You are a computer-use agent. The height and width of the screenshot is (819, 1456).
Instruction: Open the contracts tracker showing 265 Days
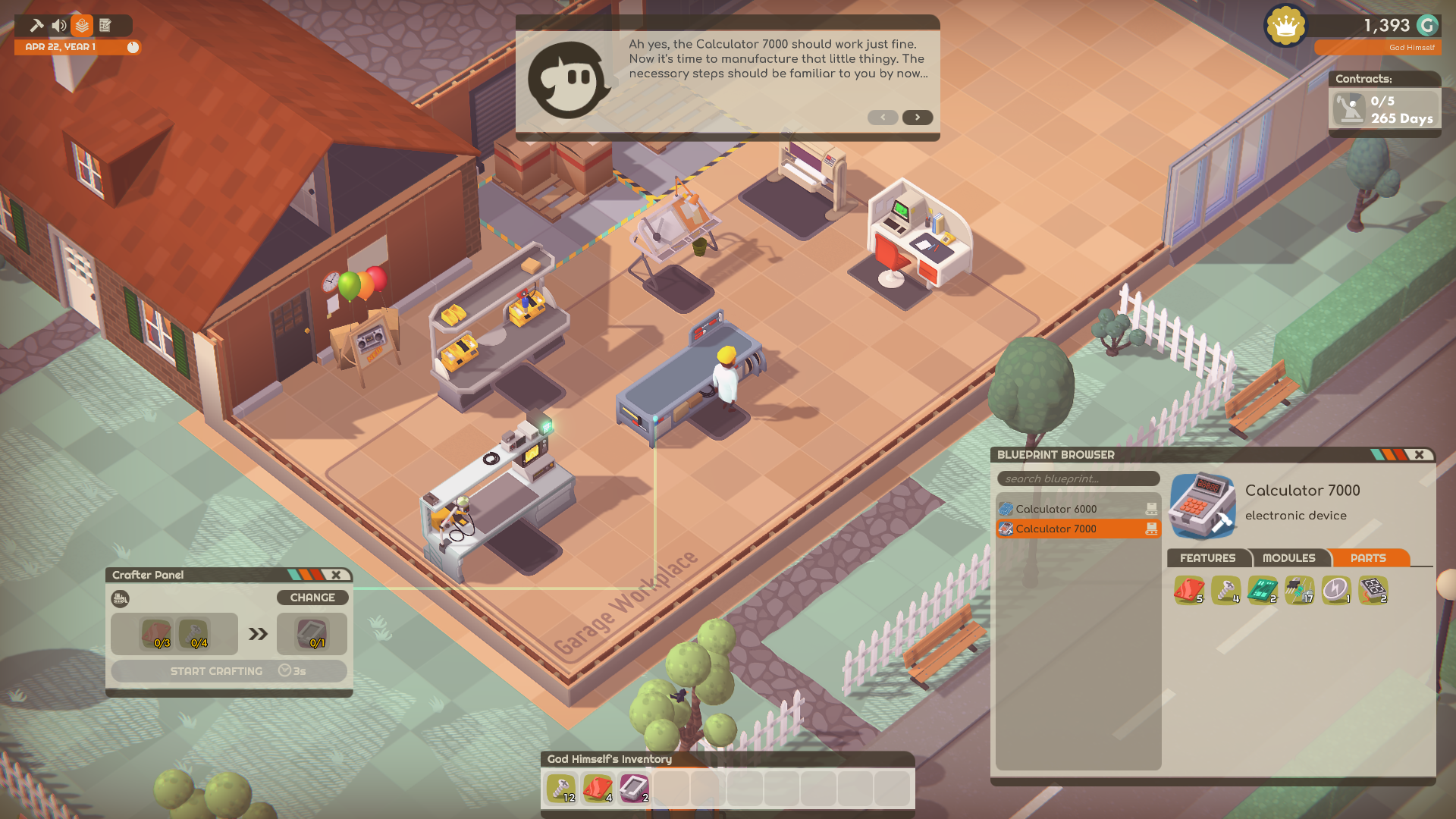click(1384, 109)
